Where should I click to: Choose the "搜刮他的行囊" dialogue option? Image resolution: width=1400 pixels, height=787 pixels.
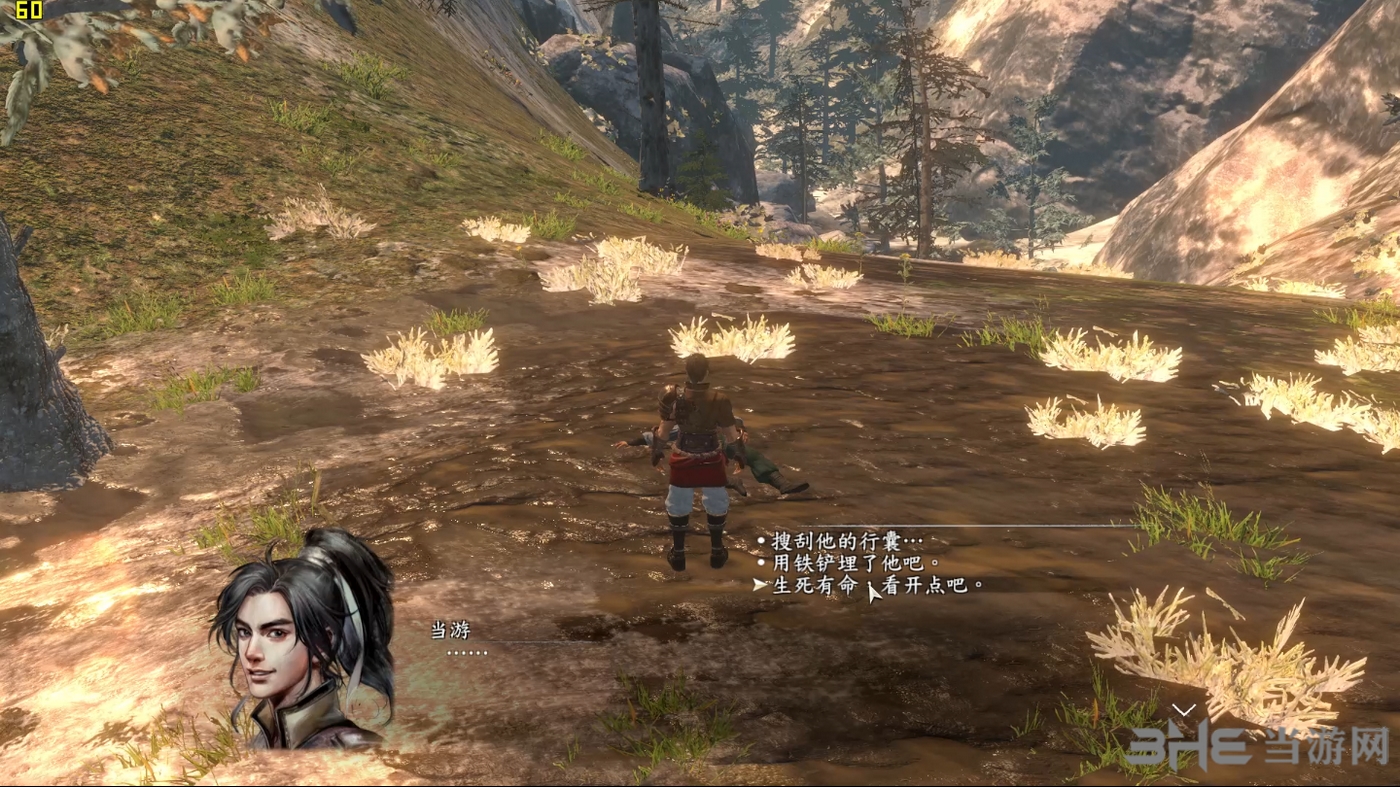pyautogui.click(x=843, y=541)
